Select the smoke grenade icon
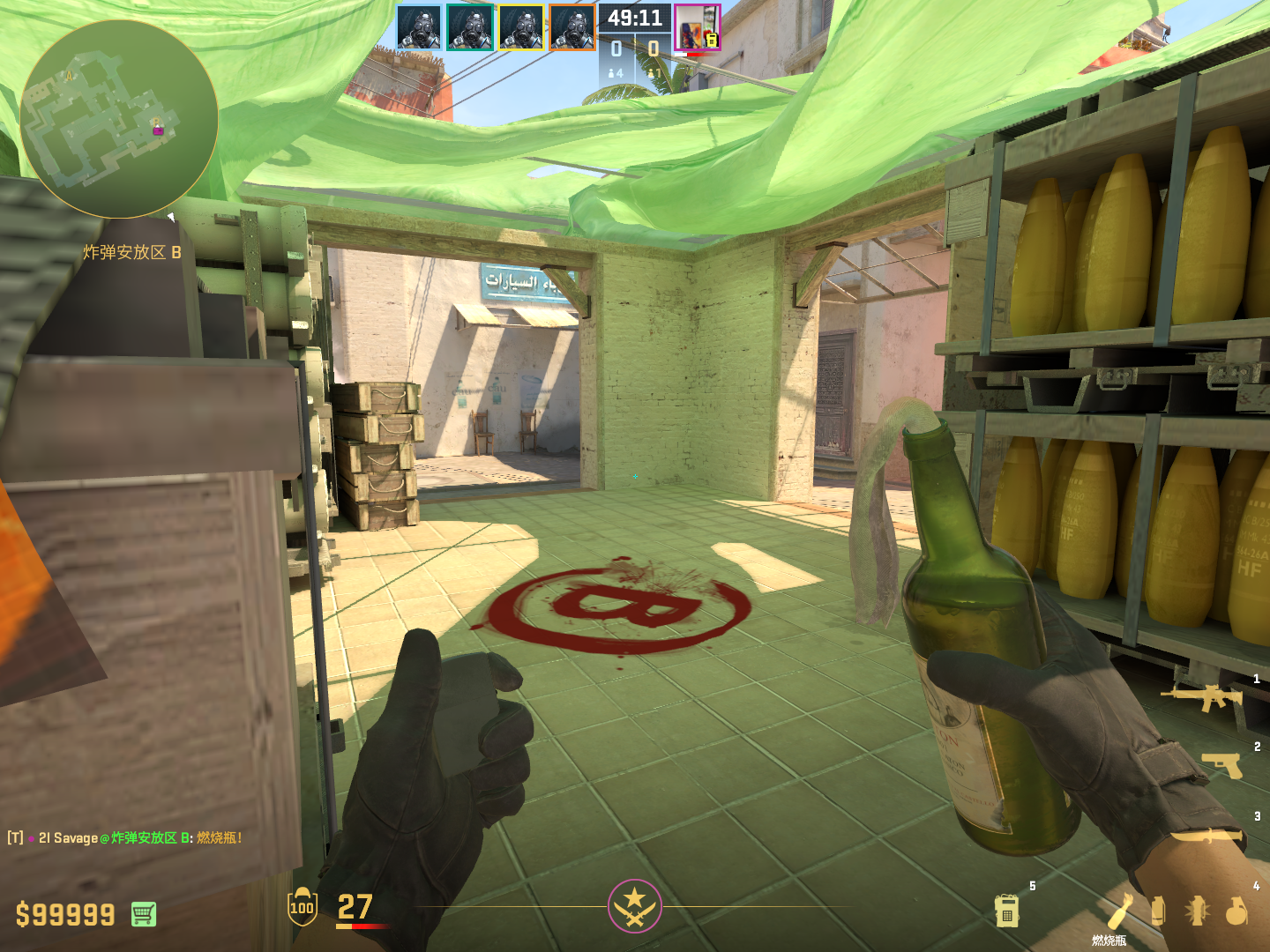This screenshot has height=952, width=1270. [x=1158, y=910]
